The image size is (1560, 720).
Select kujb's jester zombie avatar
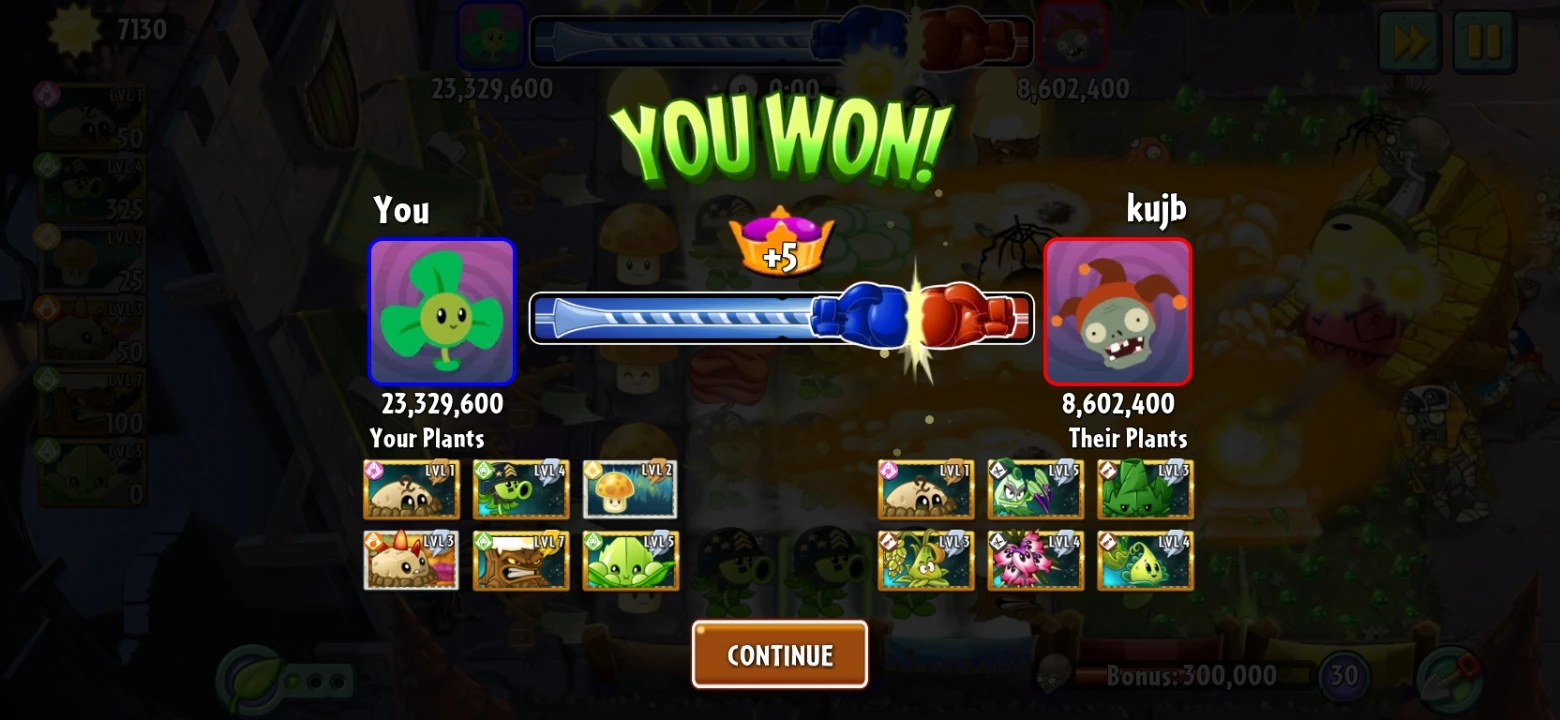[x=1117, y=312]
